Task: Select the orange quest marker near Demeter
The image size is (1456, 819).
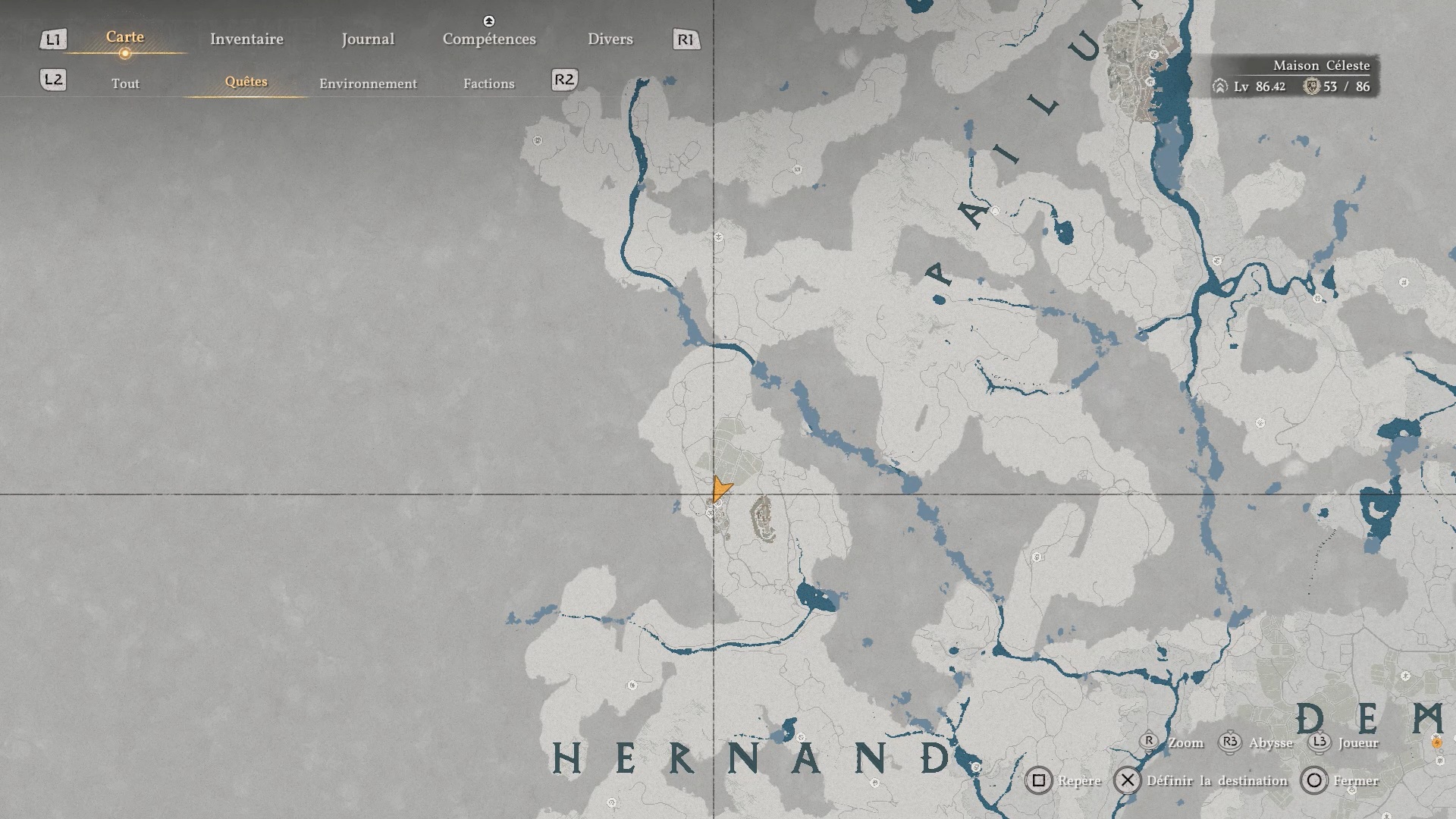Action: click(x=1436, y=742)
